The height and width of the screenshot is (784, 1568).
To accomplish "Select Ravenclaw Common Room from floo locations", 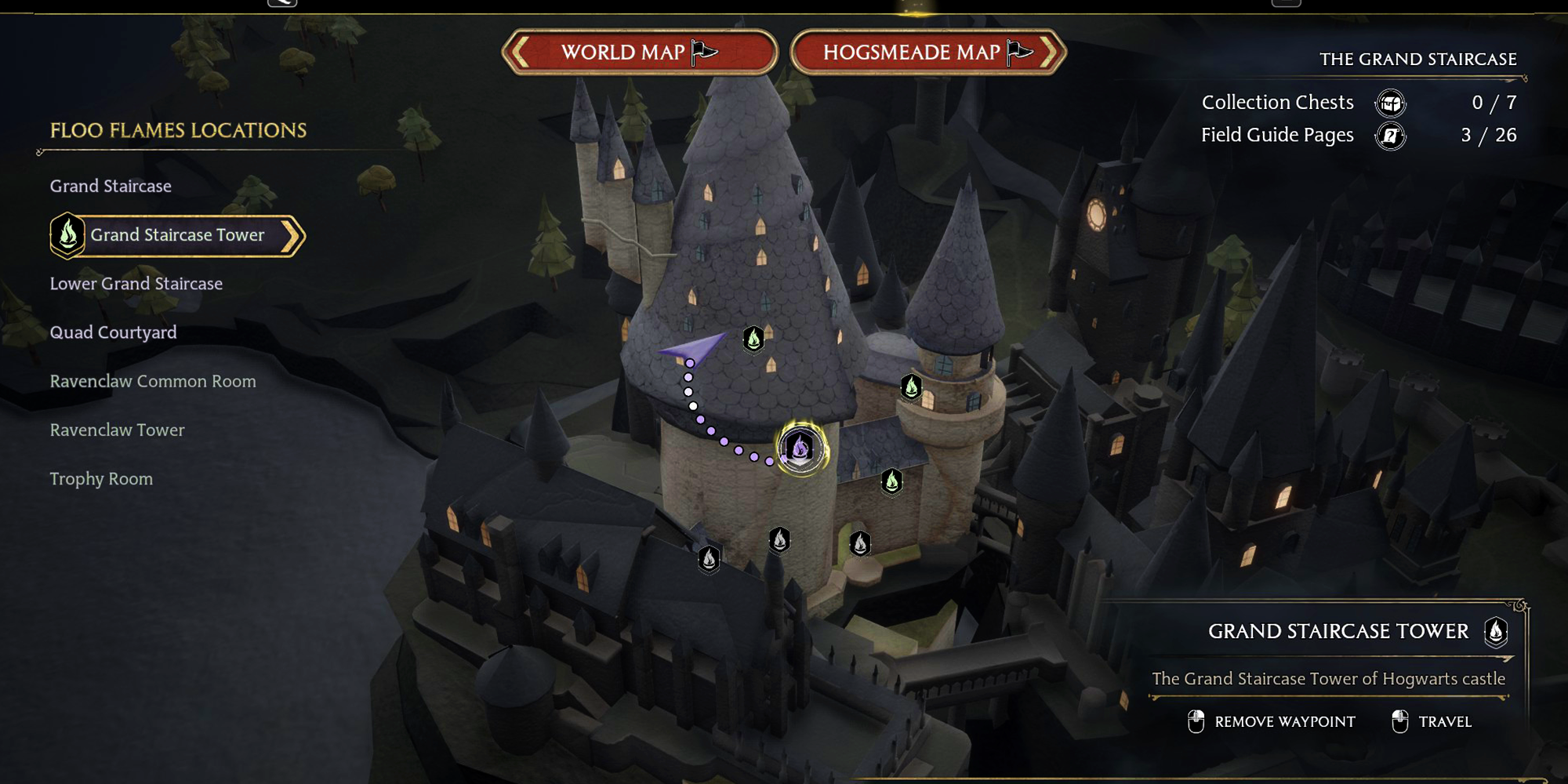I will pos(152,381).
